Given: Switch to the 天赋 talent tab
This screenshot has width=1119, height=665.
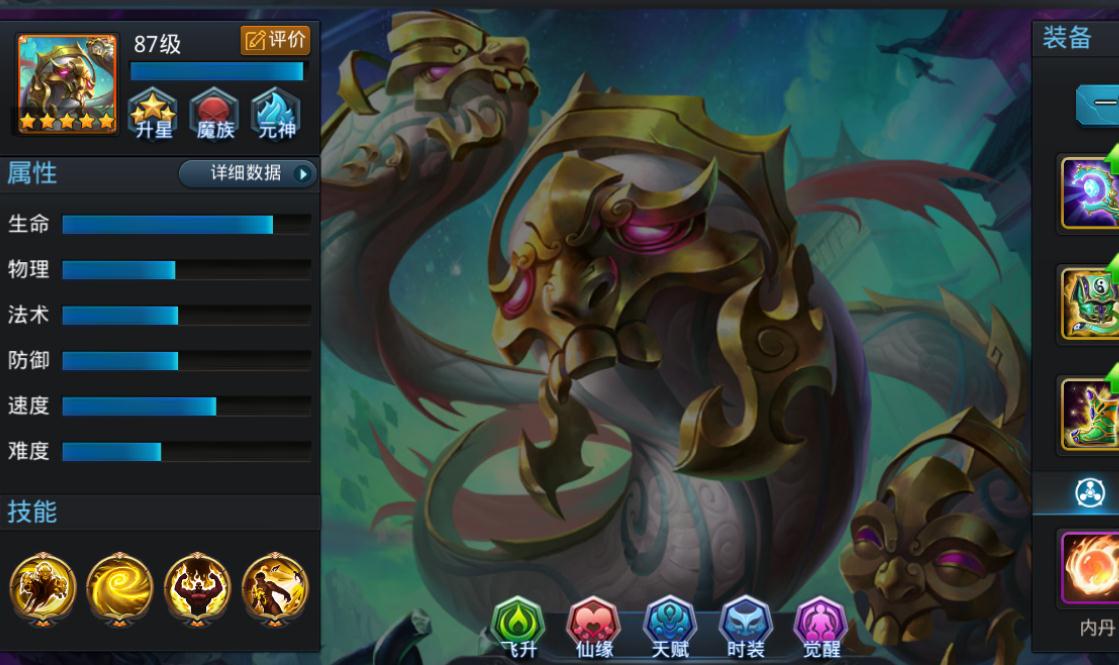Looking at the screenshot, I should 668,629.
